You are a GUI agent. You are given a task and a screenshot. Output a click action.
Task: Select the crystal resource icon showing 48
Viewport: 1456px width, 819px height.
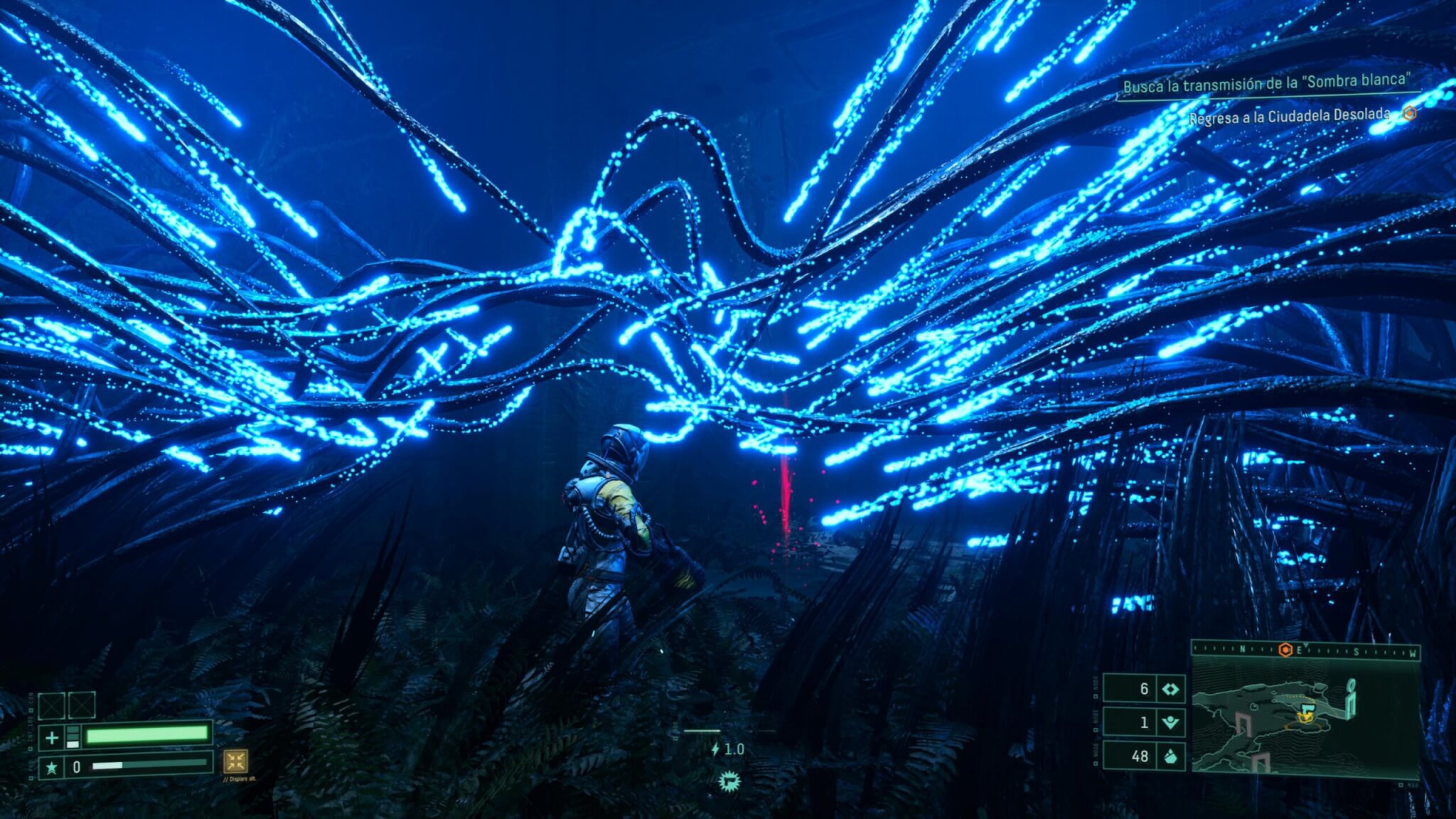click(1170, 756)
